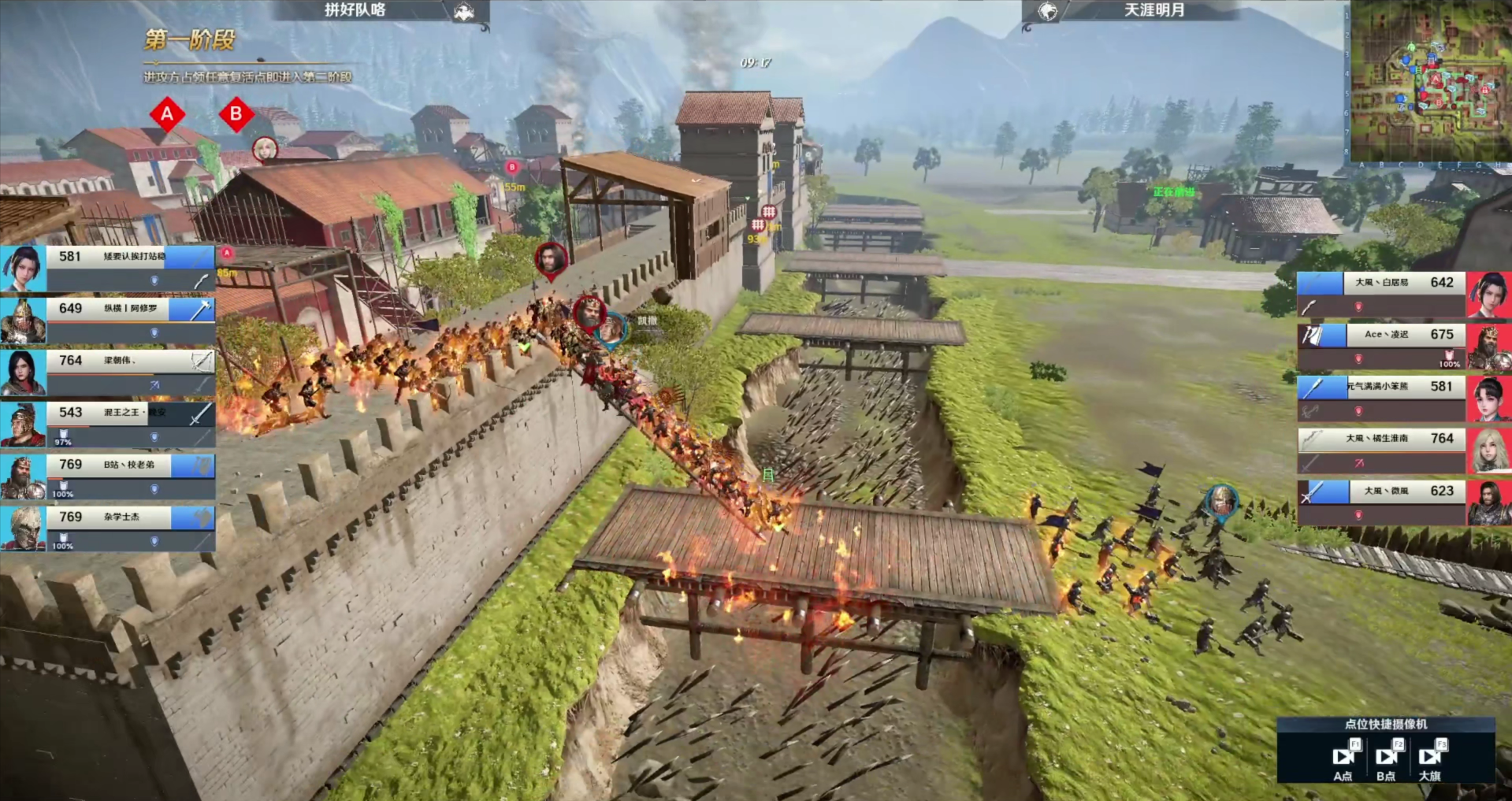The width and height of the screenshot is (1512, 801).
Task: Select the 拼好队咯 team banner
Action: (381, 10)
